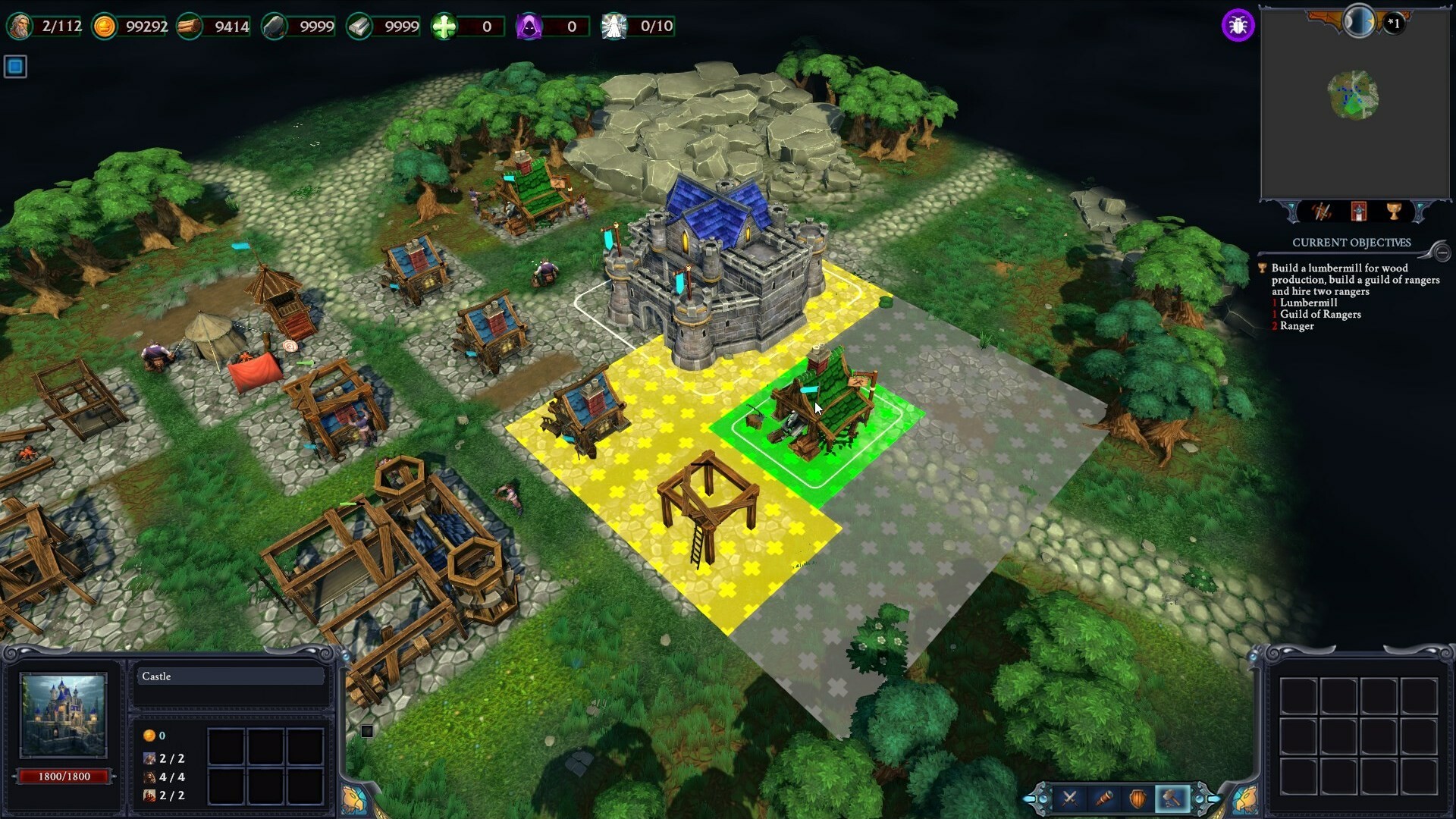Select the crossed swords category
The image size is (1456, 819).
click(x=1070, y=798)
